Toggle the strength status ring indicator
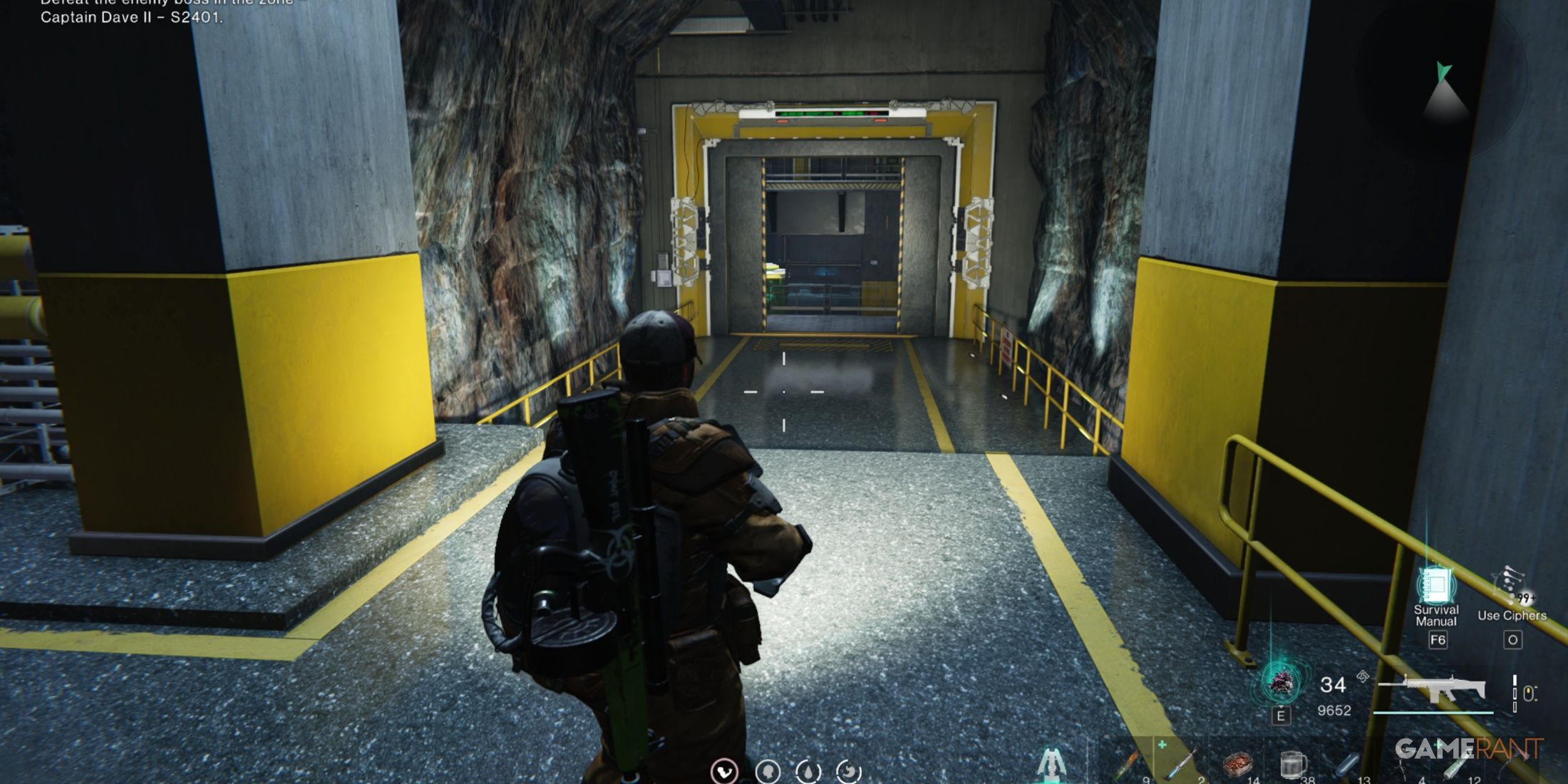 click(x=723, y=771)
